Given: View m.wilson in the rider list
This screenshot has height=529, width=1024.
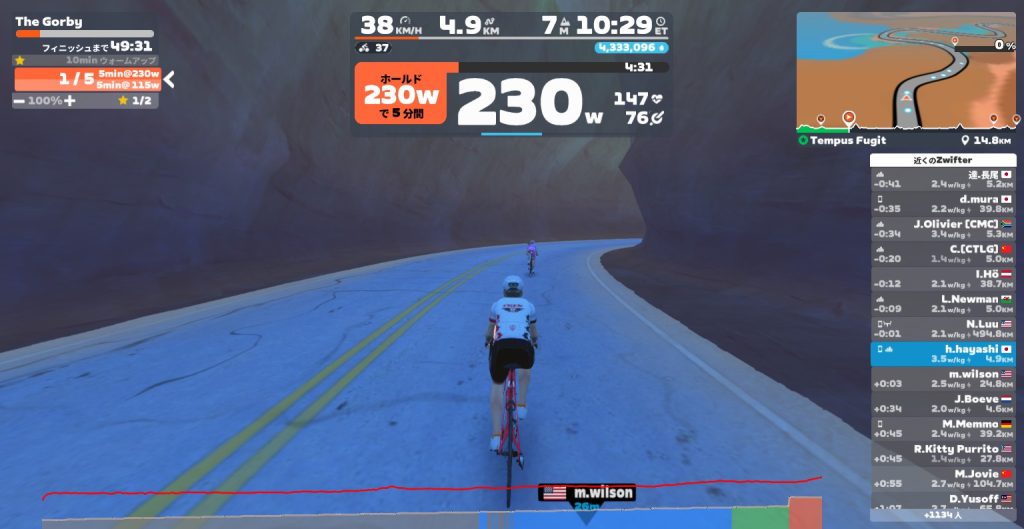Looking at the screenshot, I should (943, 379).
